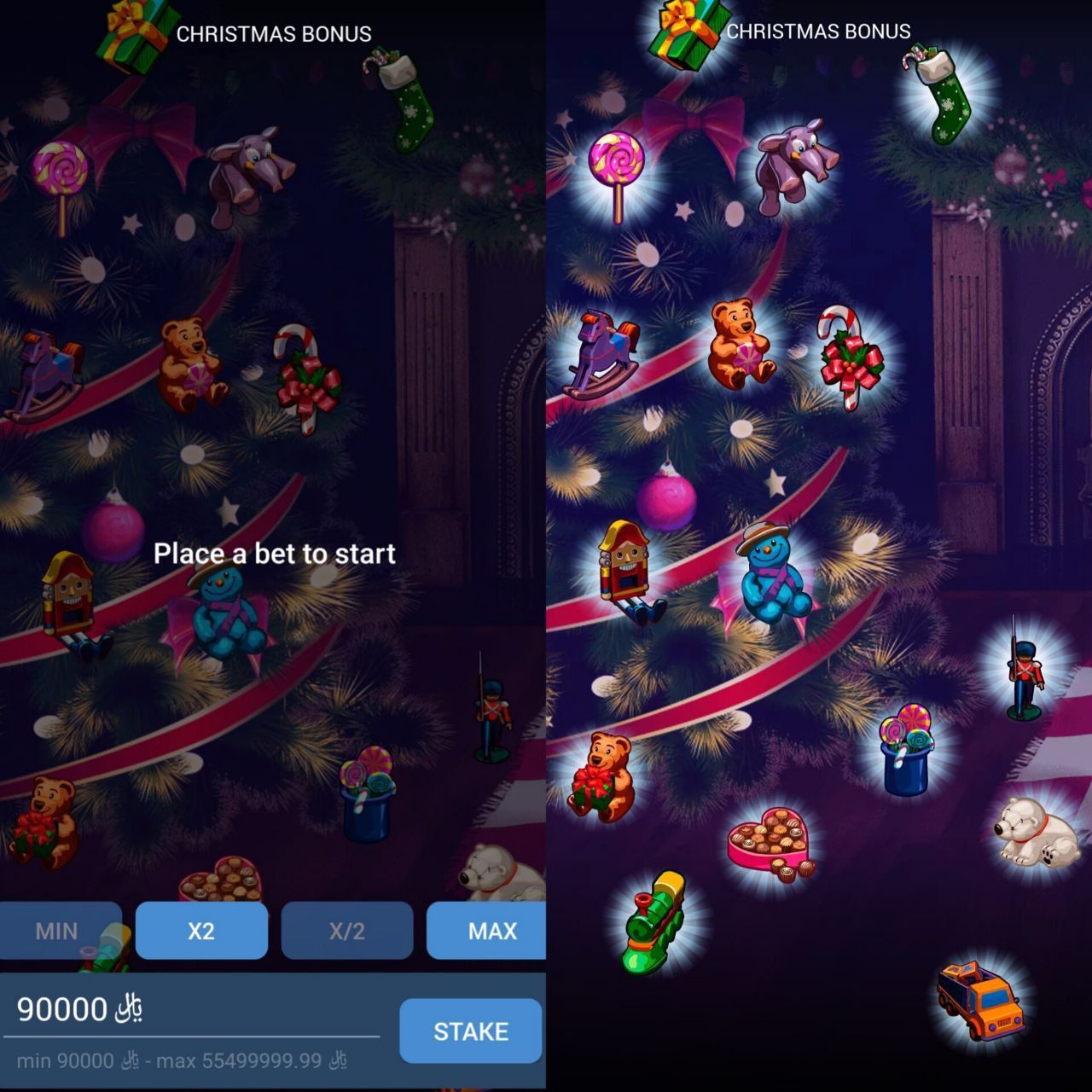Choose the glowing nutcracker figure
This screenshot has width=1092, height=1092.
pyautogui.click(x=628, y=572)
